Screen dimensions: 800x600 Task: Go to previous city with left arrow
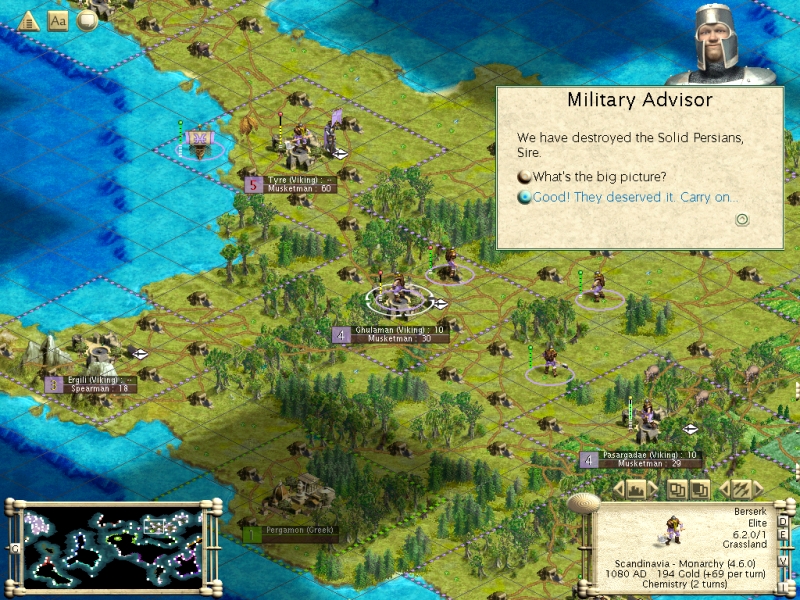[x=618, y=489]
